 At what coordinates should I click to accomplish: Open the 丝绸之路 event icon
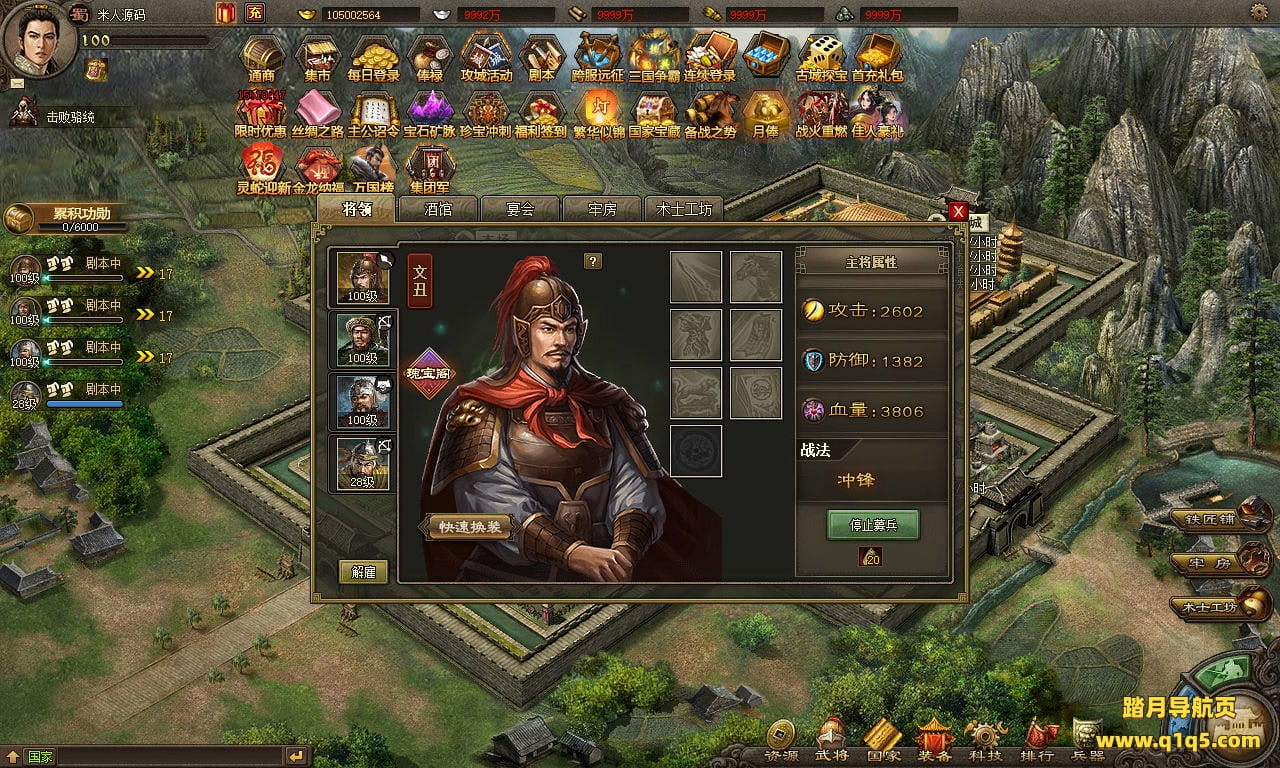pos(317,112)
